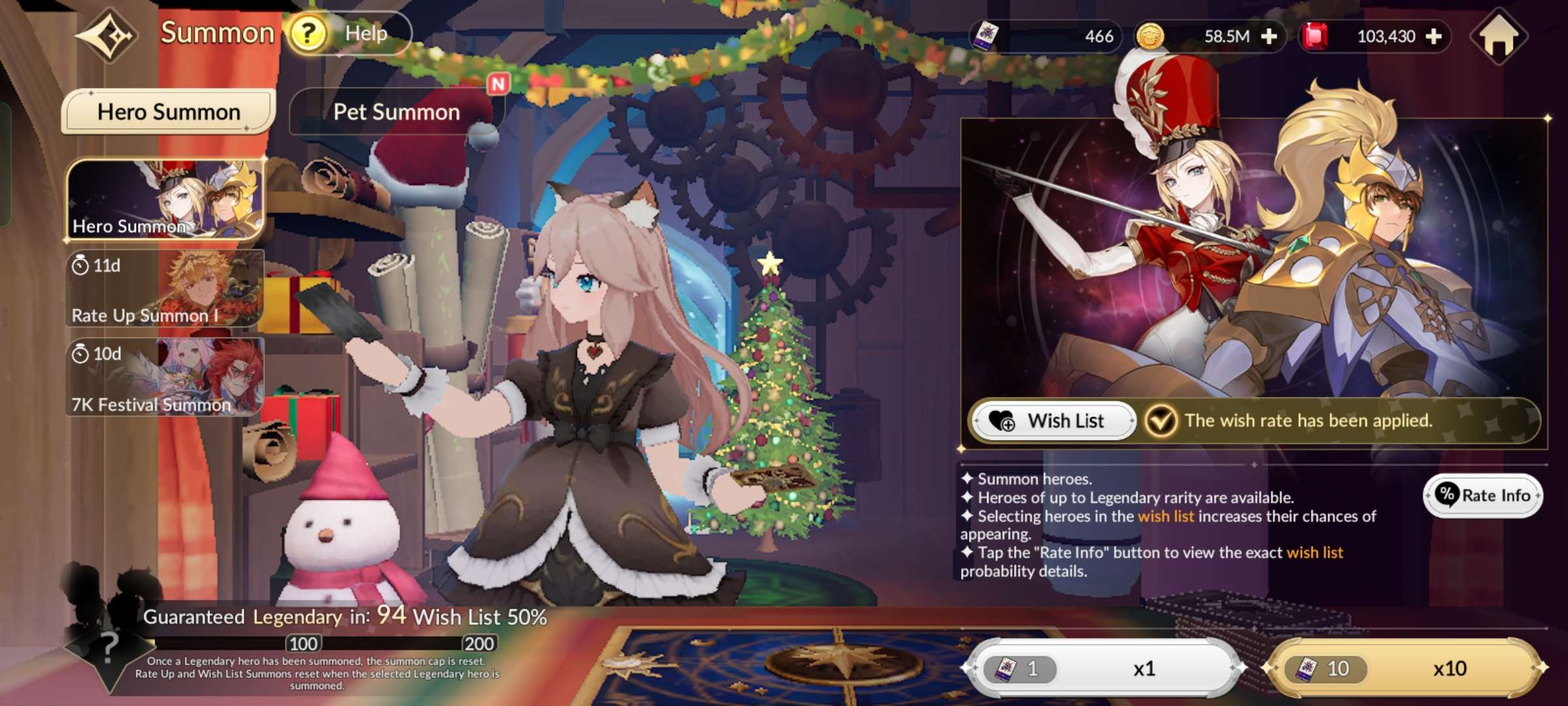This screenshot has width=1568, height=706.
Task: Select the Hero Summon banner thumbnail
Action: point(165,199)
